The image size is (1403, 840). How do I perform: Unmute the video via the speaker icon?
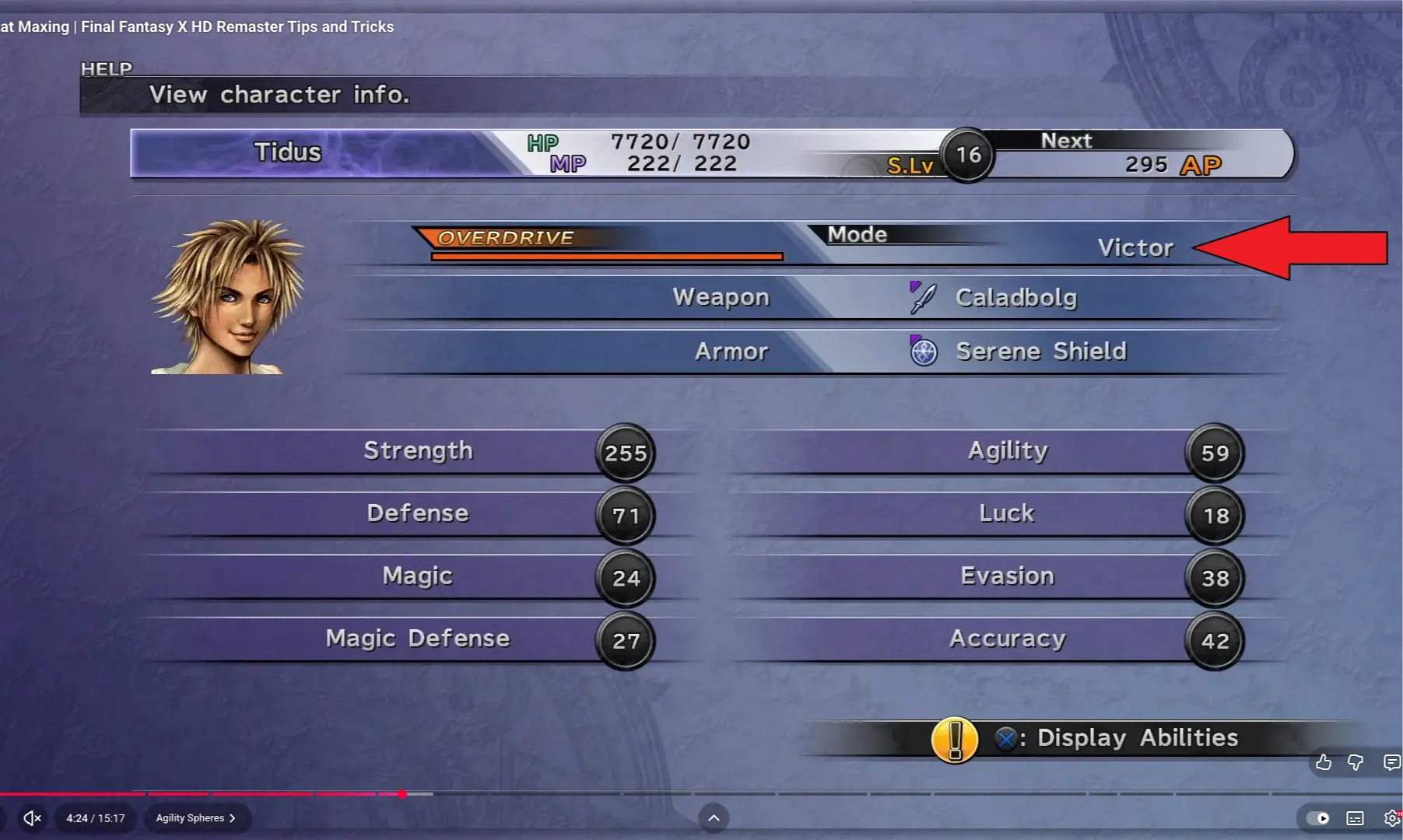click(31, 817)
